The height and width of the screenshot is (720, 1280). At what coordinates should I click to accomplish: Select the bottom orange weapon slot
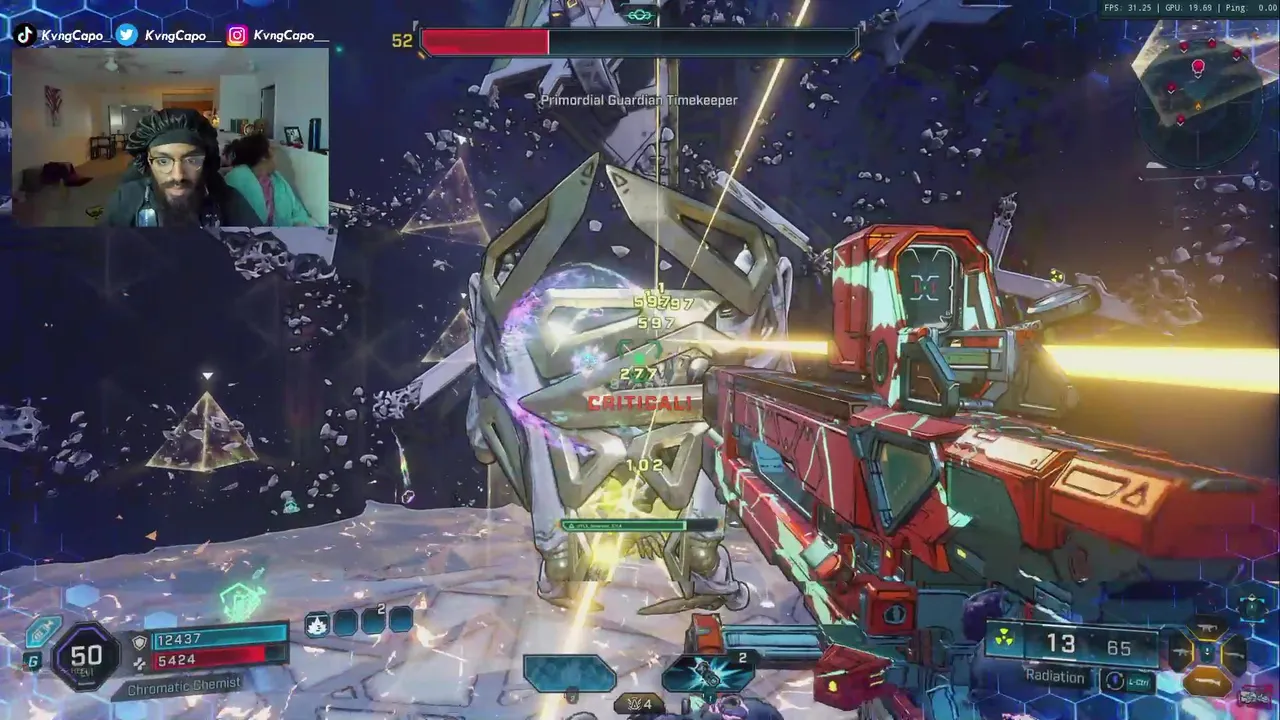pos(1206,682)
